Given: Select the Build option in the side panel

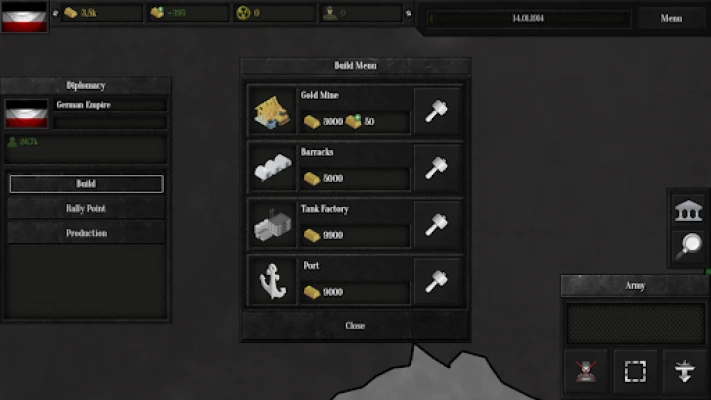Looking at the screenshot, I should click(x=86, y=184).
